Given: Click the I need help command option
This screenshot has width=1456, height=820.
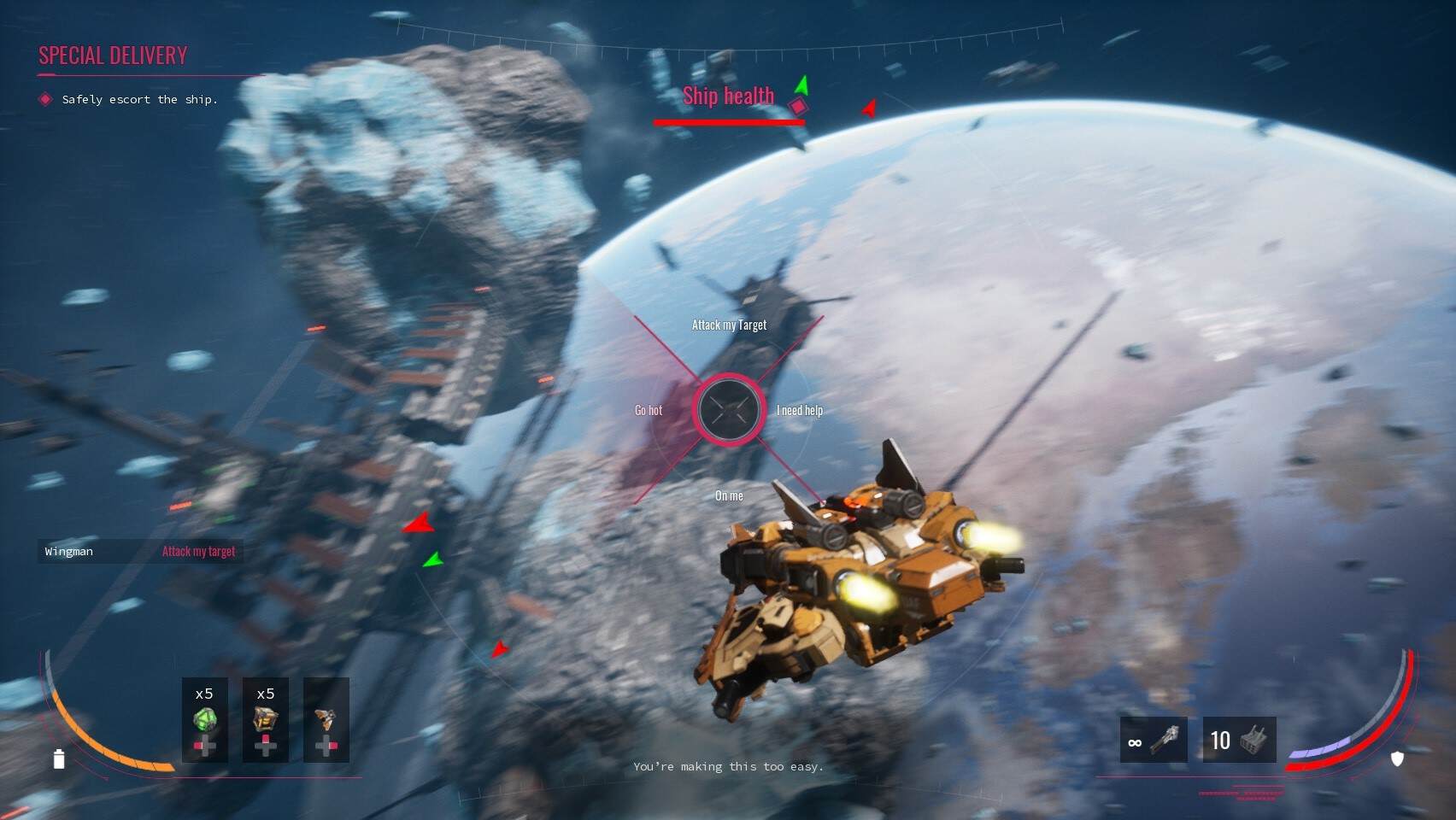Looking at the screenshot, I should click(800, 410).
